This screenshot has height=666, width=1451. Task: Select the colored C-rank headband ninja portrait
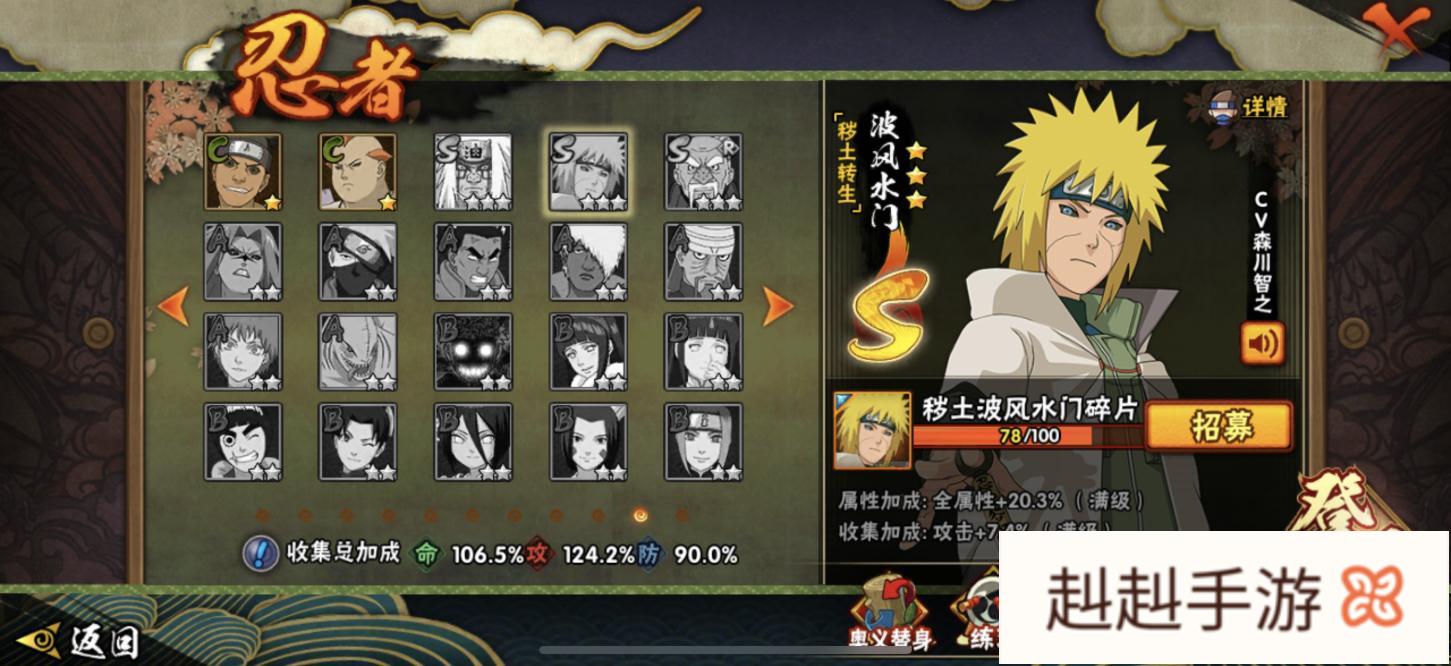[243, 171]
